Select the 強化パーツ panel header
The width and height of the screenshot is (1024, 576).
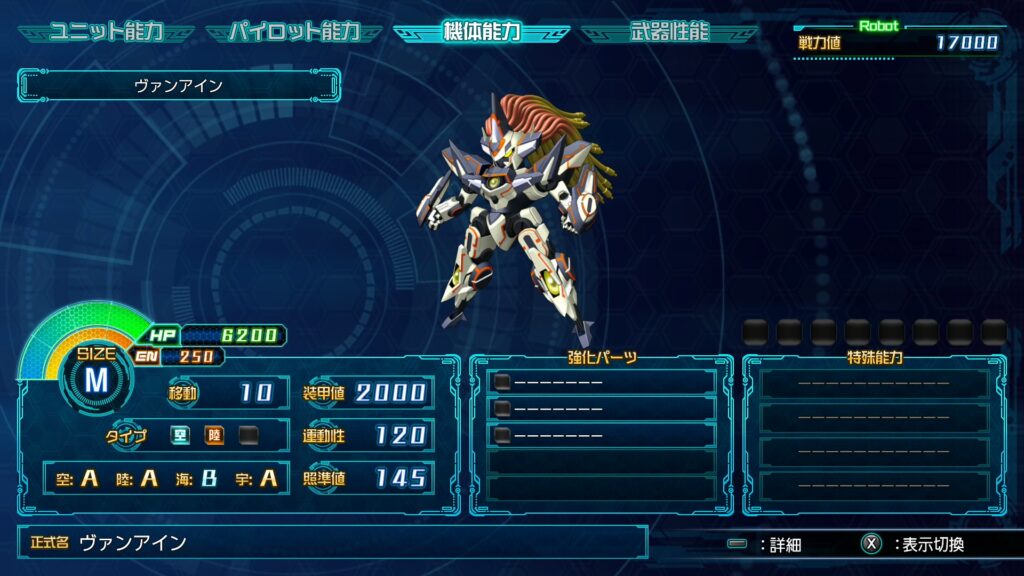point(601,357)
